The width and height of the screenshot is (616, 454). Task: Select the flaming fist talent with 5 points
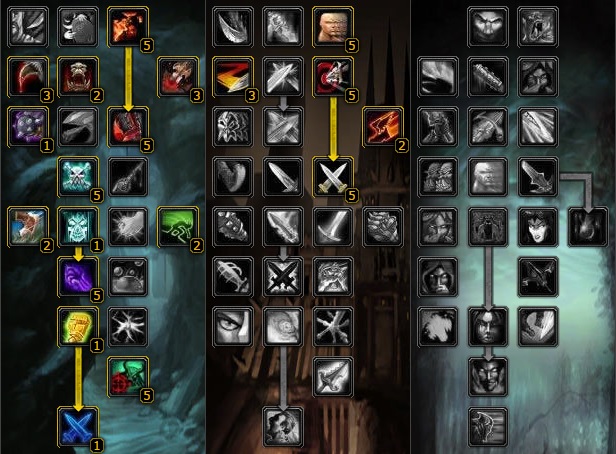(x=127, y=27)
